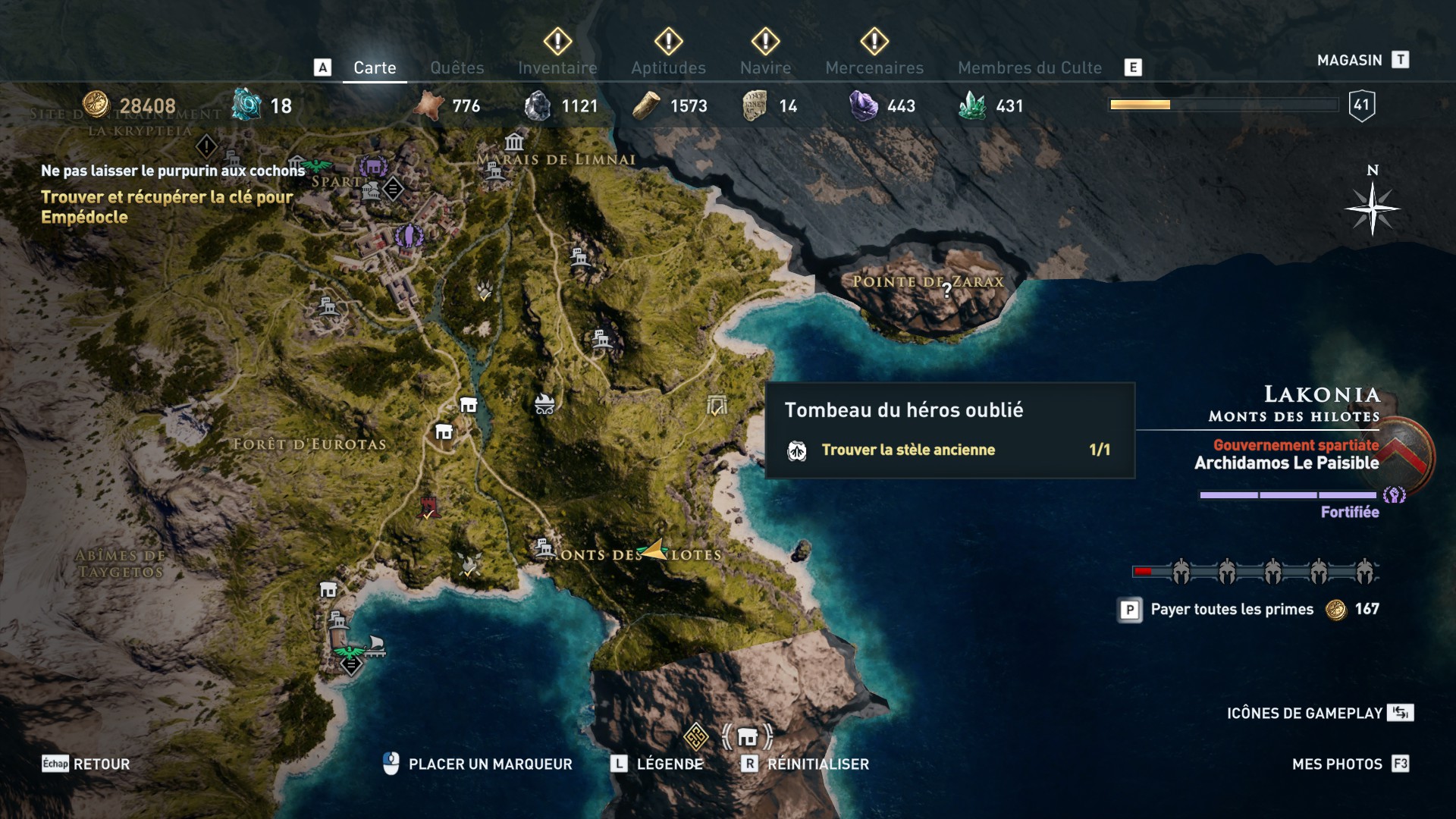Screen dimensions: 1456x819
Task: Go to the Navire tab
Action: click(x=765, y=68)
